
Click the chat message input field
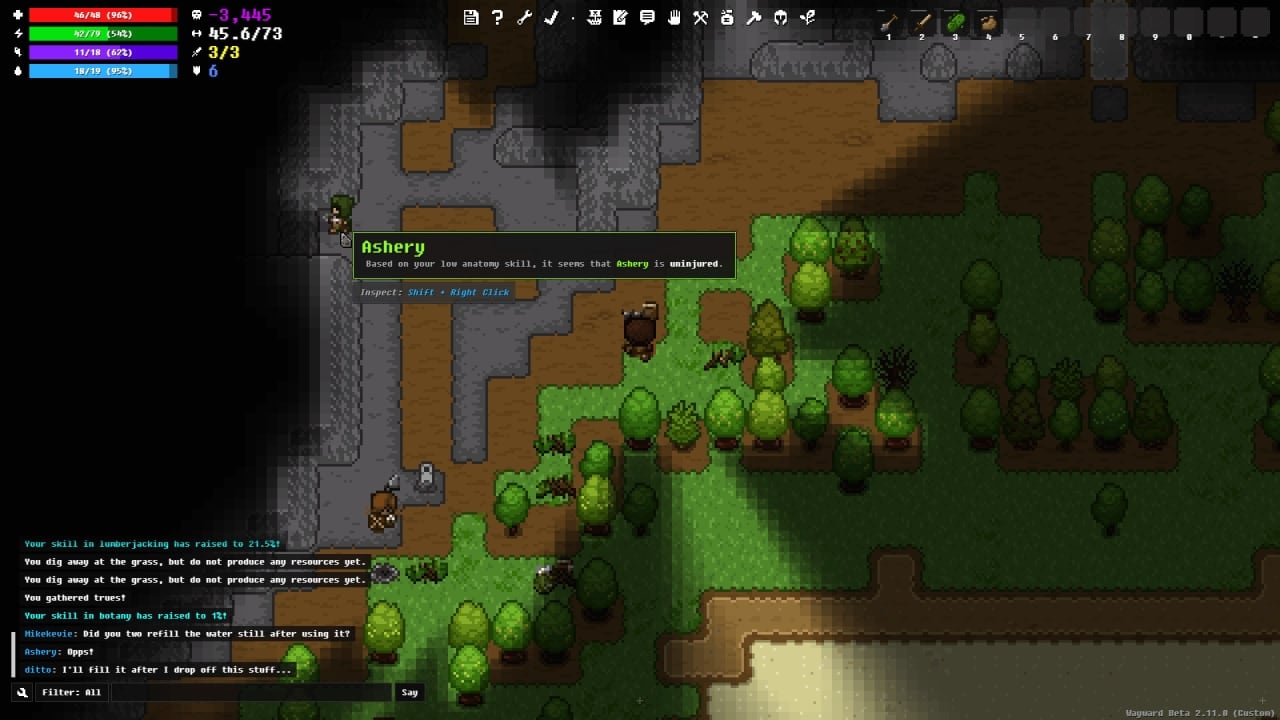click(250, 692)
